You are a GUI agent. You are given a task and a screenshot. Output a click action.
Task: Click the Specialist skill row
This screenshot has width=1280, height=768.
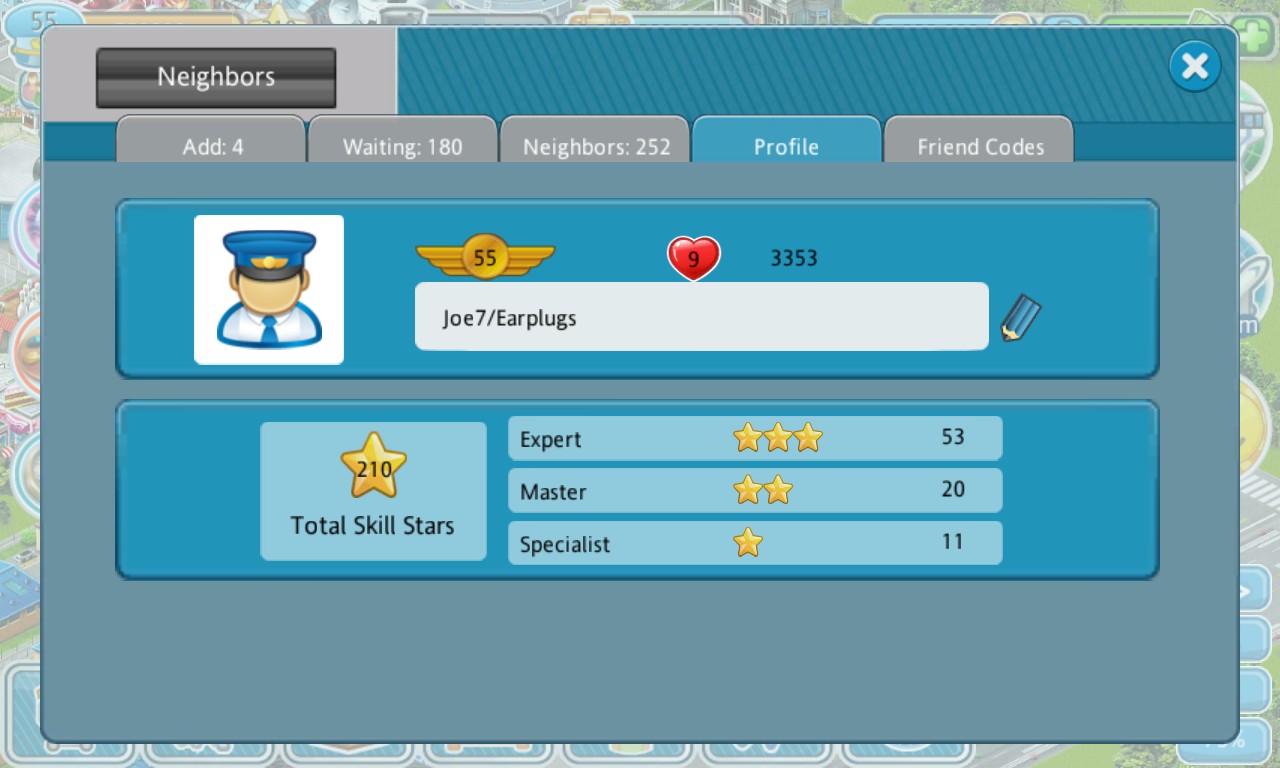tap(755, 543)
